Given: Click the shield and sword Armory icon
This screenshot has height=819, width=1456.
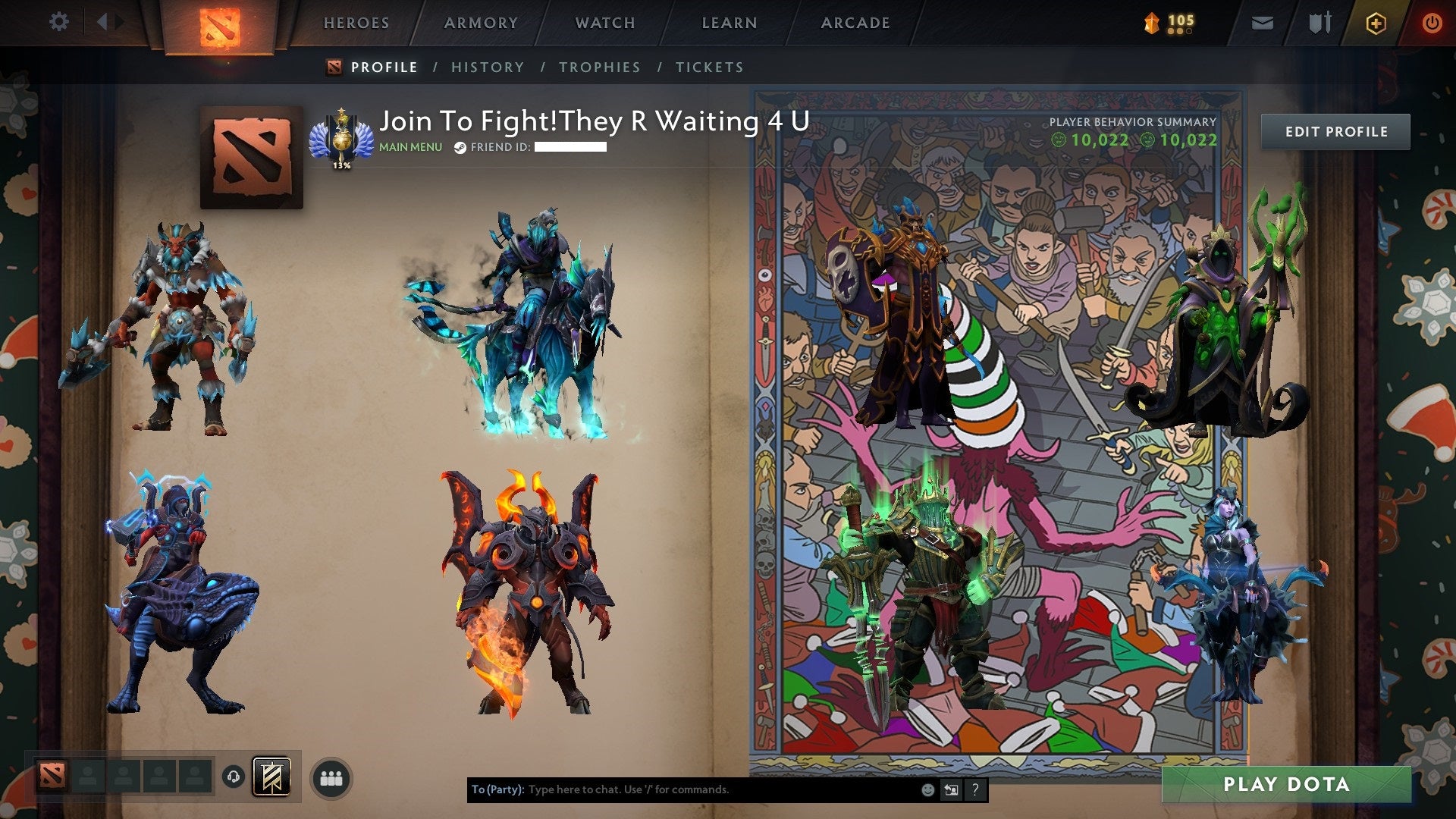Looking at the screenshot, I should pyautogui.click(x=1319, y=23).
